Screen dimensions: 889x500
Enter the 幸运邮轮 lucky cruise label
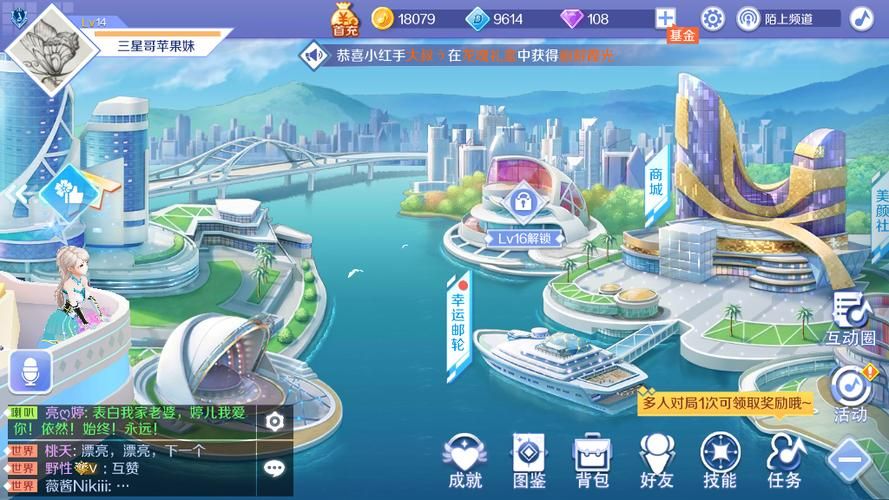tap(458, 315)
